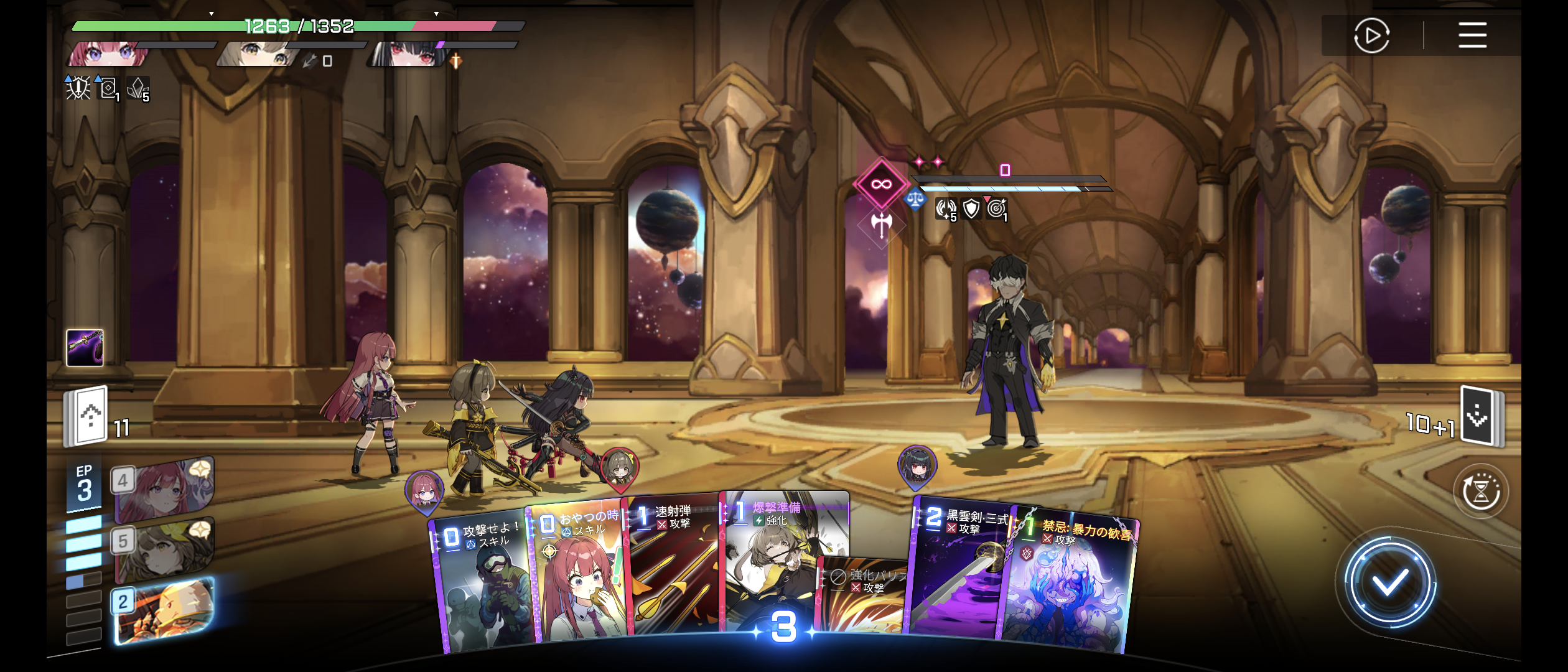
Task: Inspect the purple katana item icon
Action: coord(85,347)
